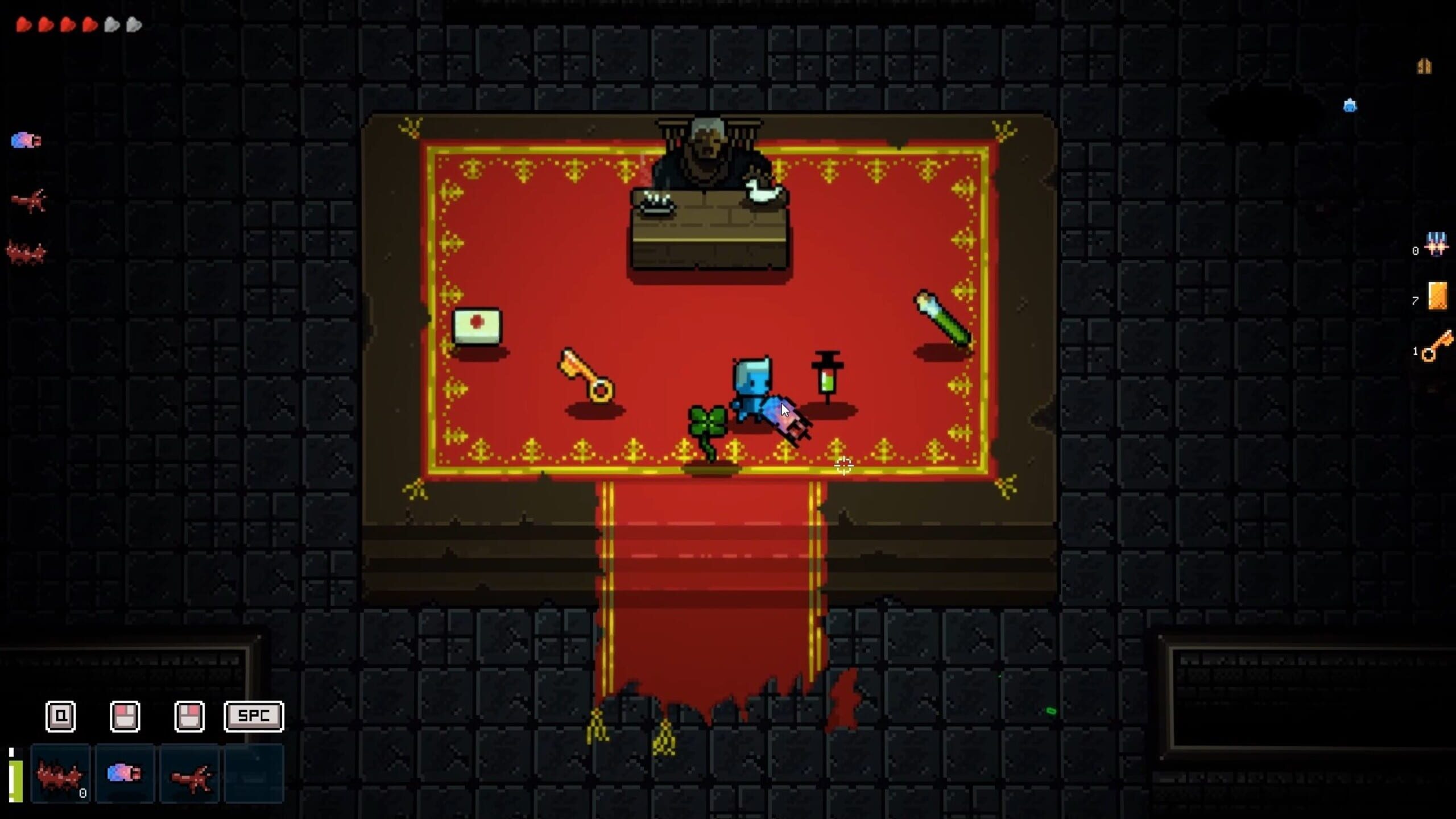Click the blue fish gun icon on the left sidebar

[x=26, y=140]
